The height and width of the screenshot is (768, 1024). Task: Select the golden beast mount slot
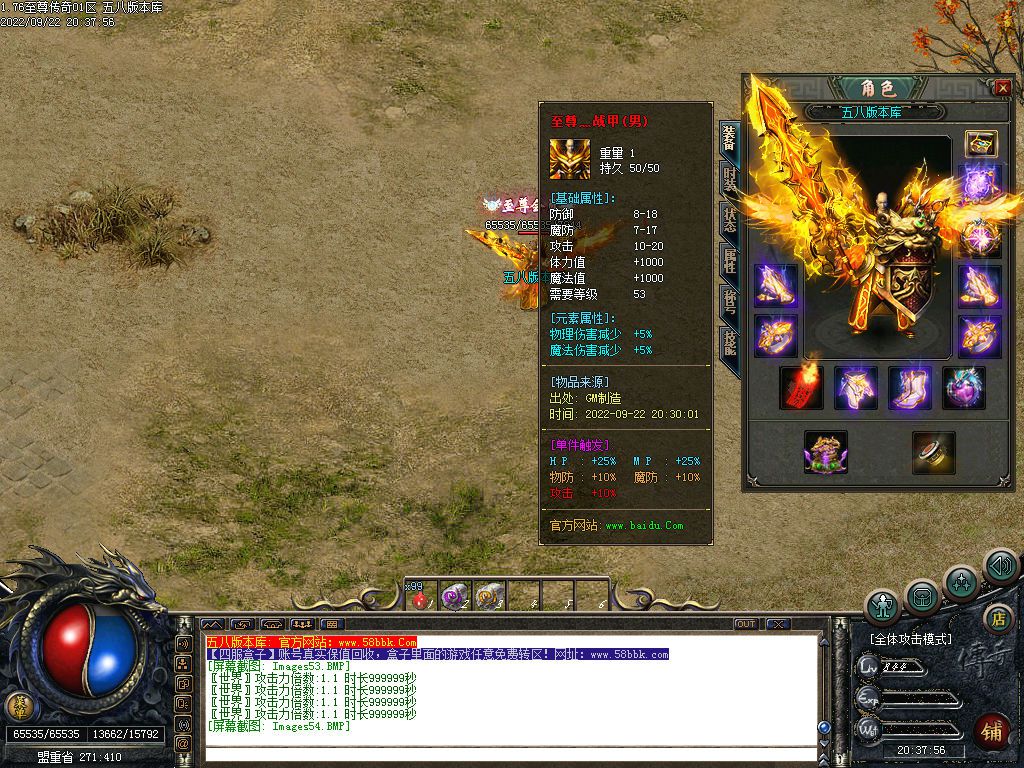tap(826, 452)
